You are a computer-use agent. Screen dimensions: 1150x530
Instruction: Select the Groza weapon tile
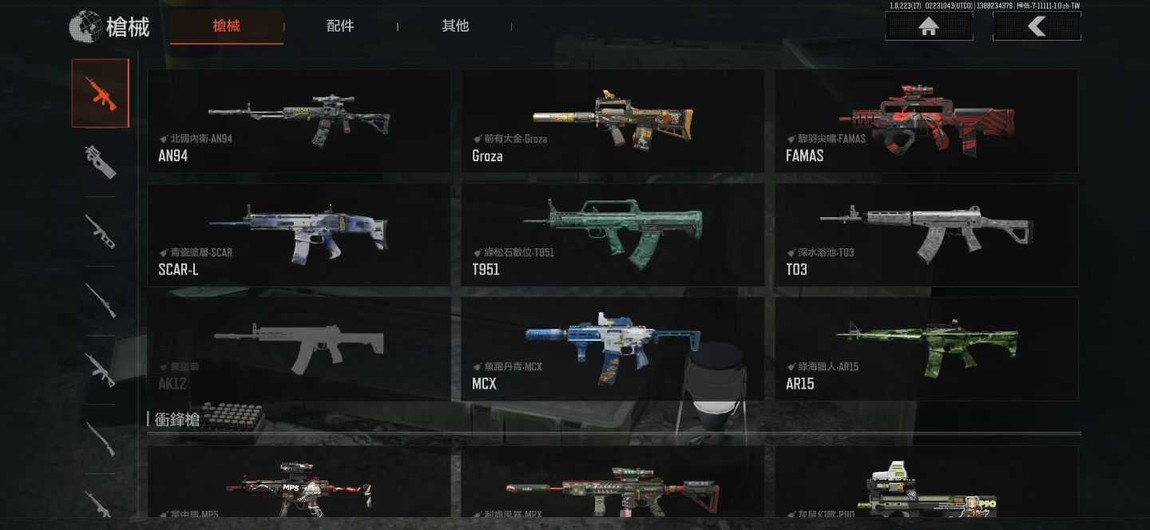tap(612, 120)
